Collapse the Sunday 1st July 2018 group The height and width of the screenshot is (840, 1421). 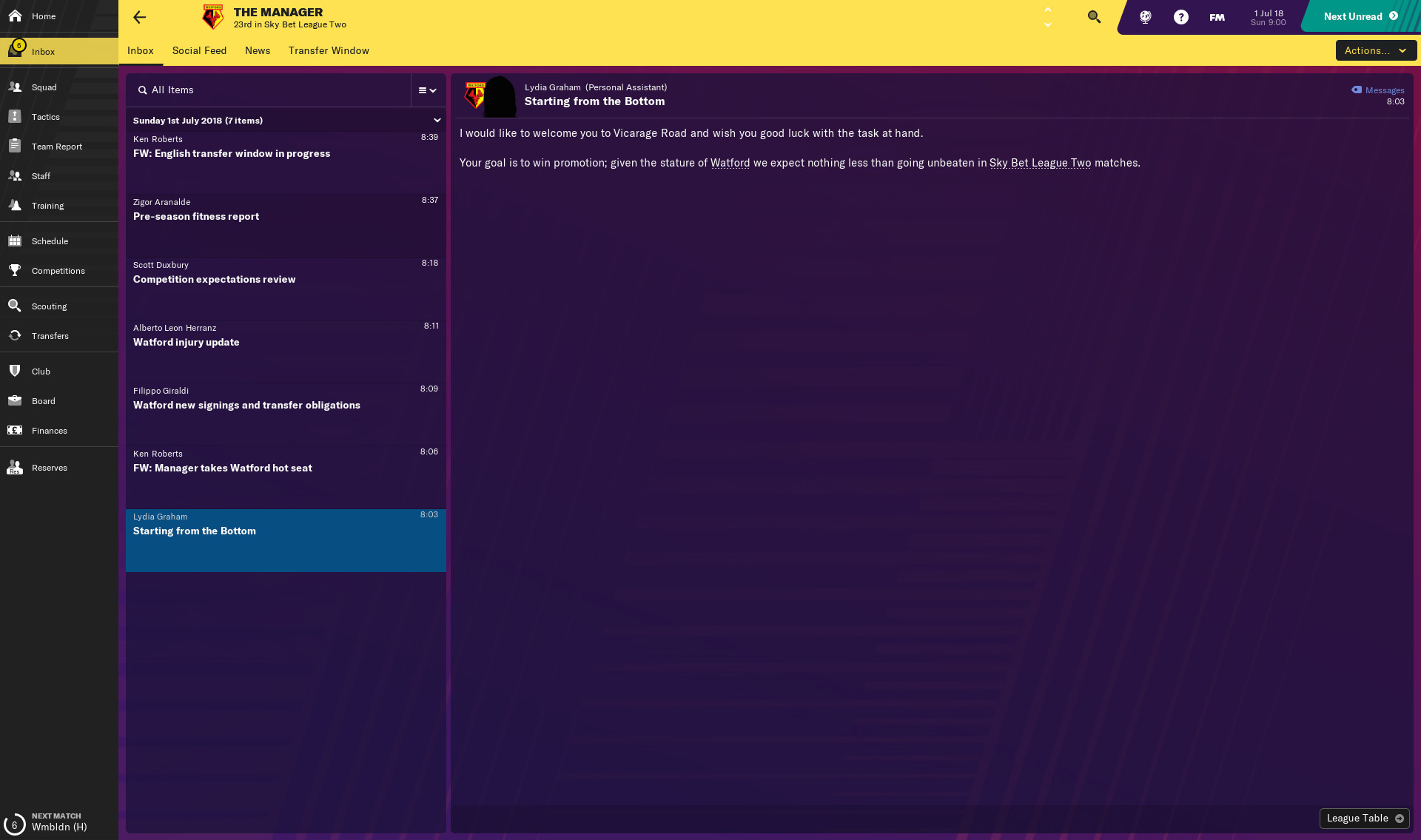pos(437,120)
